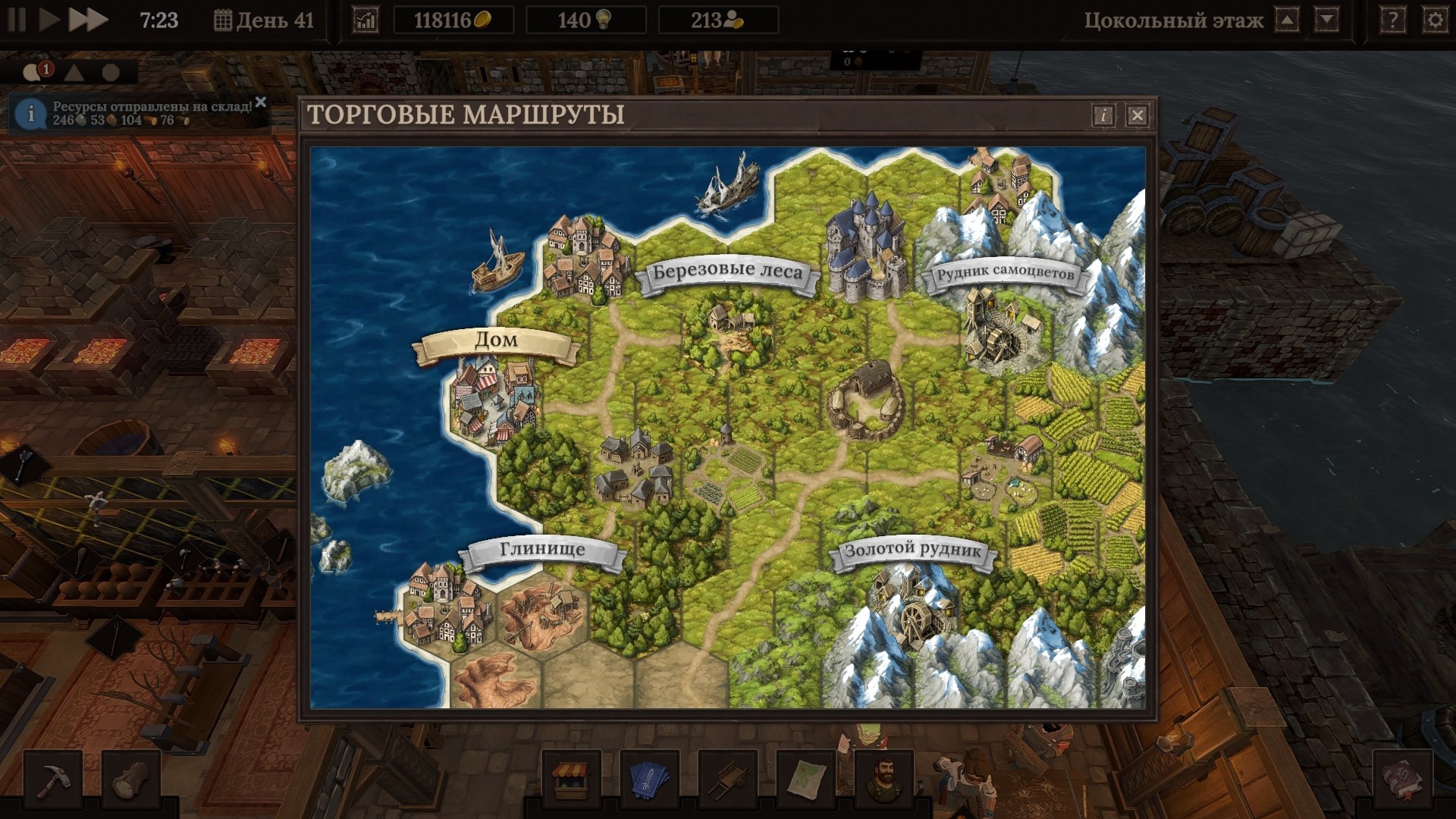1456x819 pixels.
Task: Show info for trade routes window
Action: click(x=1103, y=115)
